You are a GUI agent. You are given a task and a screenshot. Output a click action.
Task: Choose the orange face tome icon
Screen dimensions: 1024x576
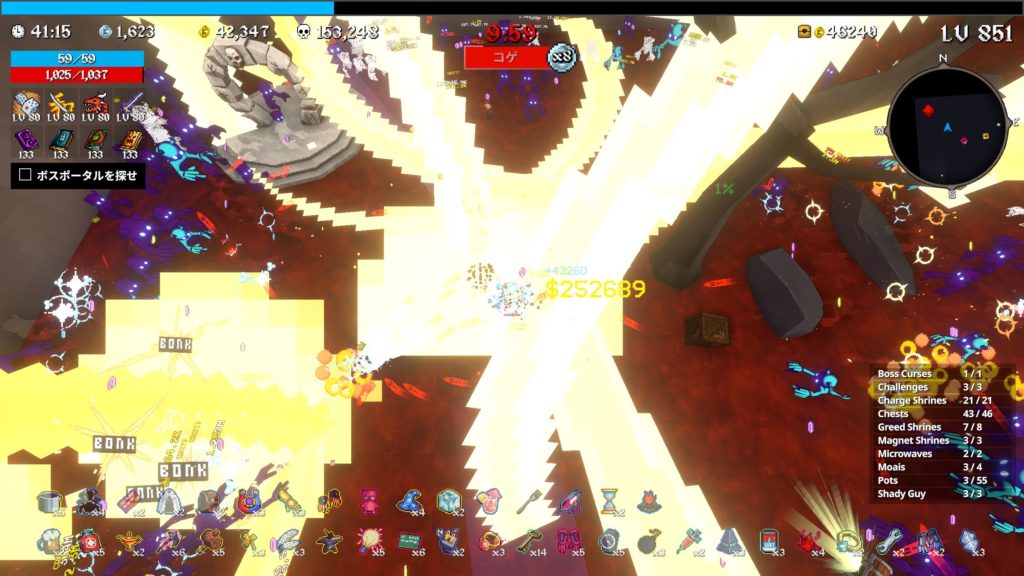point(130,140)
